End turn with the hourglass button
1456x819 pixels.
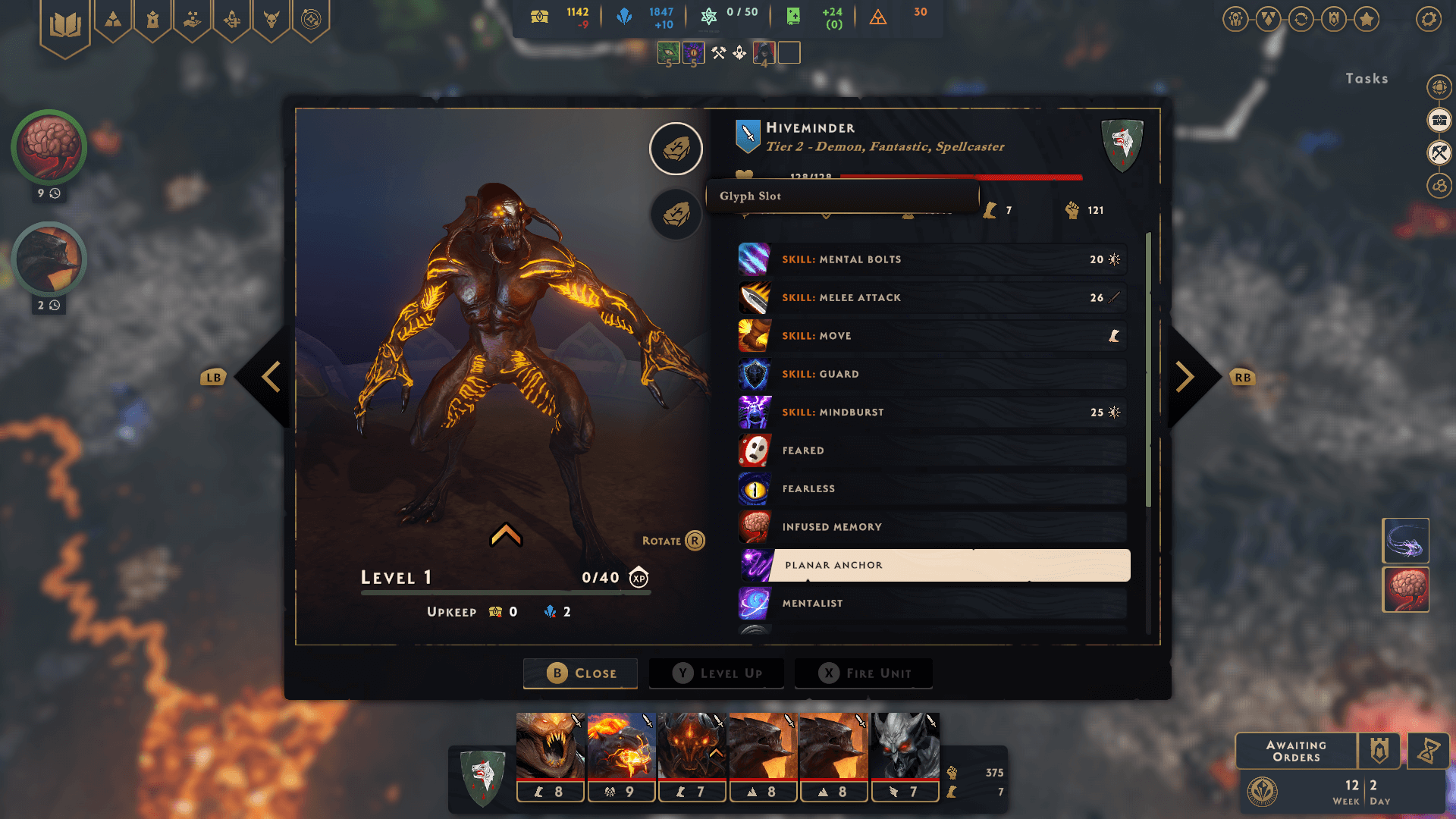pos(1428,751)
